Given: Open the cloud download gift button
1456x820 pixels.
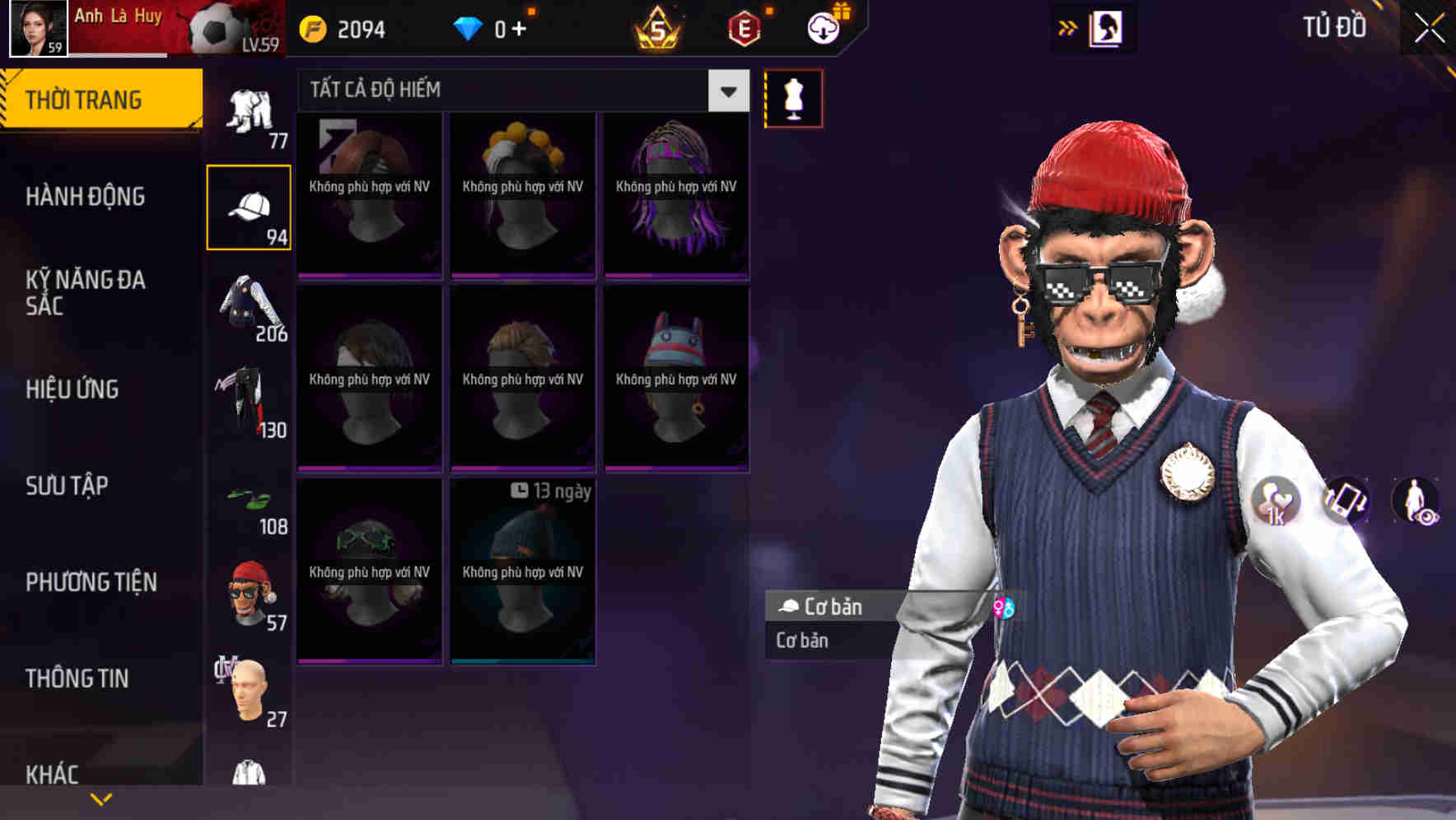Looking at the screenshot, I should click(822, 26).
